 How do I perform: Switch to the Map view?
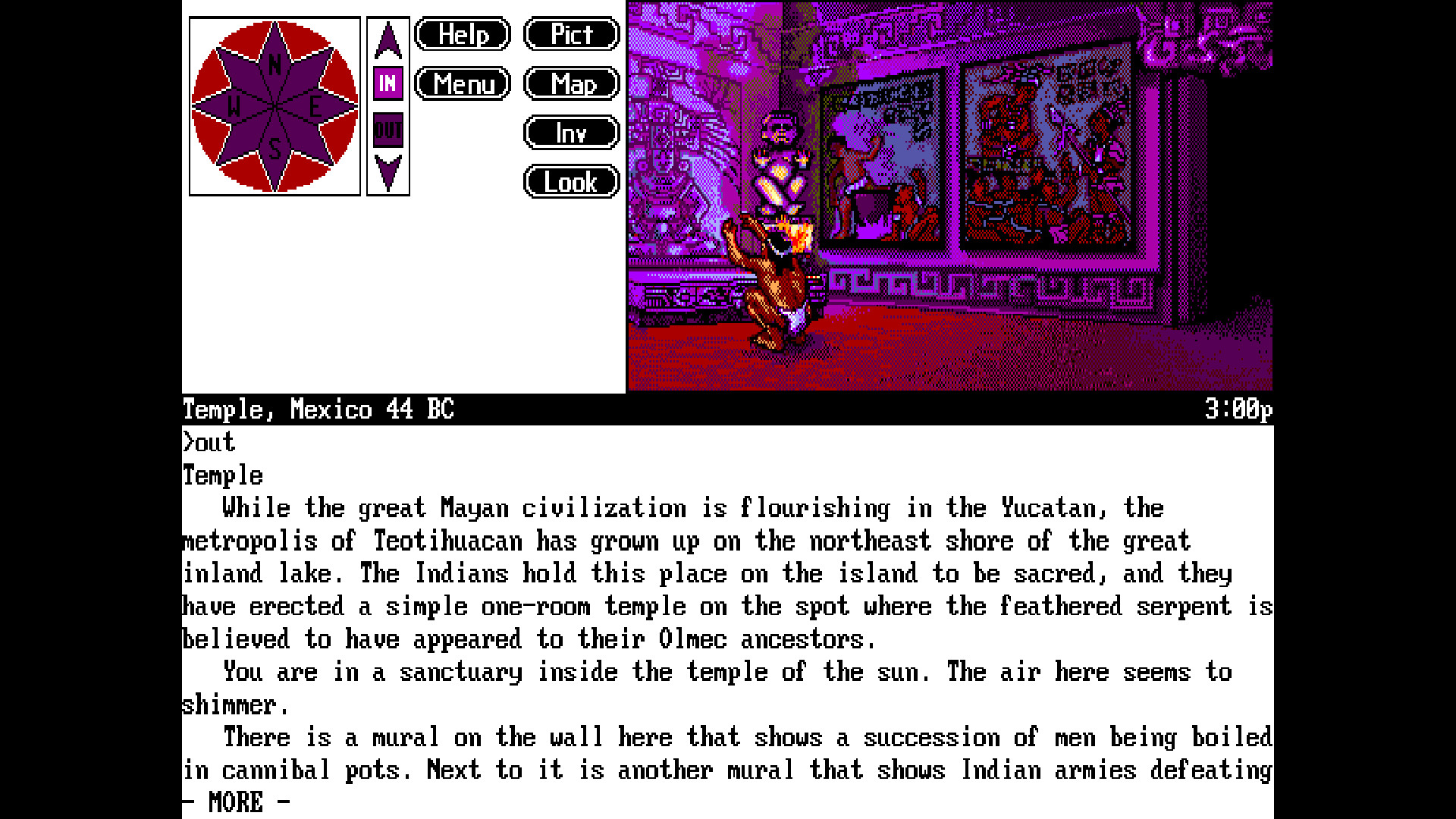[x=571, y=83]
